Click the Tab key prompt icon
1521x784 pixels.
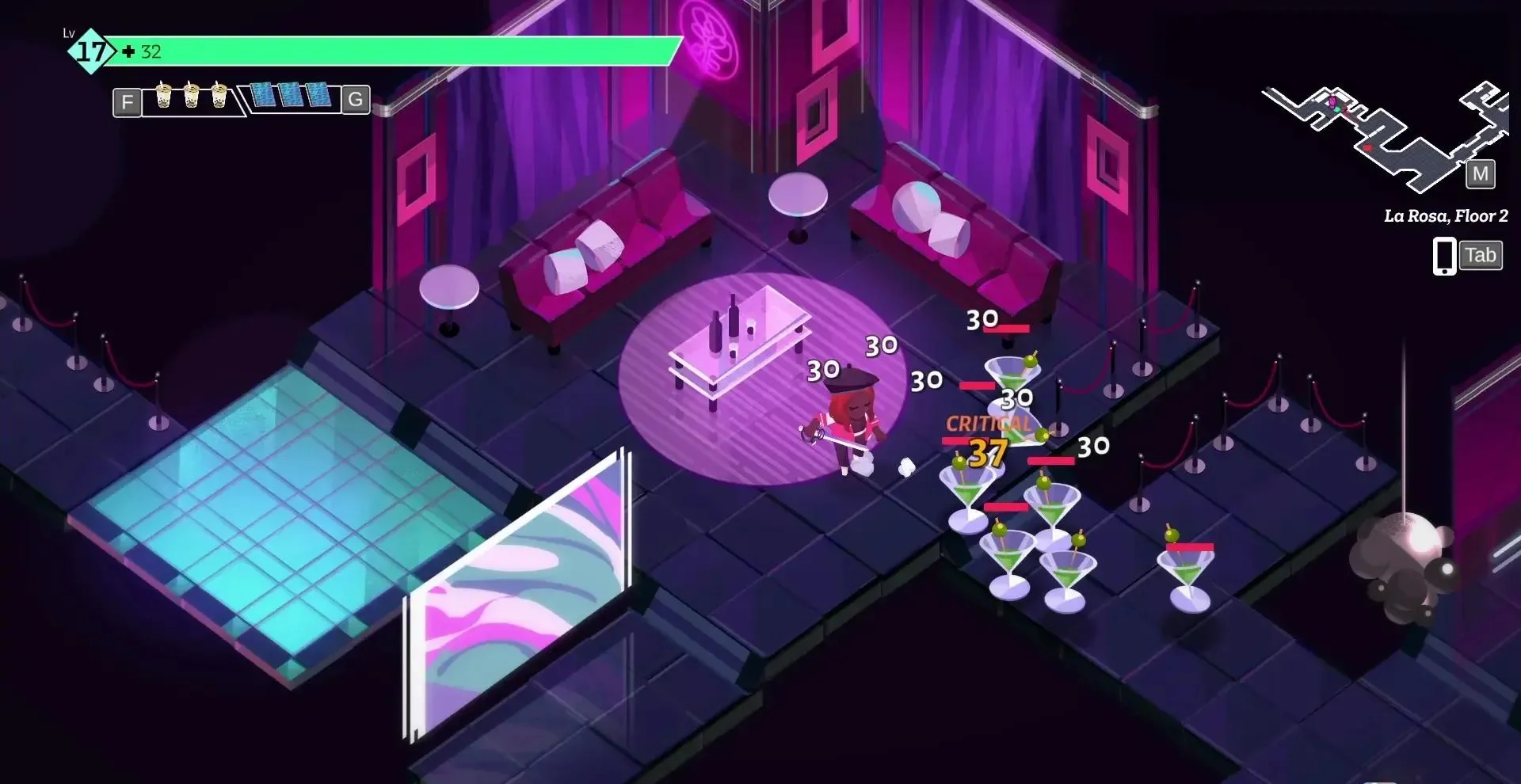pyautogui.click(x=1480, y=255)
